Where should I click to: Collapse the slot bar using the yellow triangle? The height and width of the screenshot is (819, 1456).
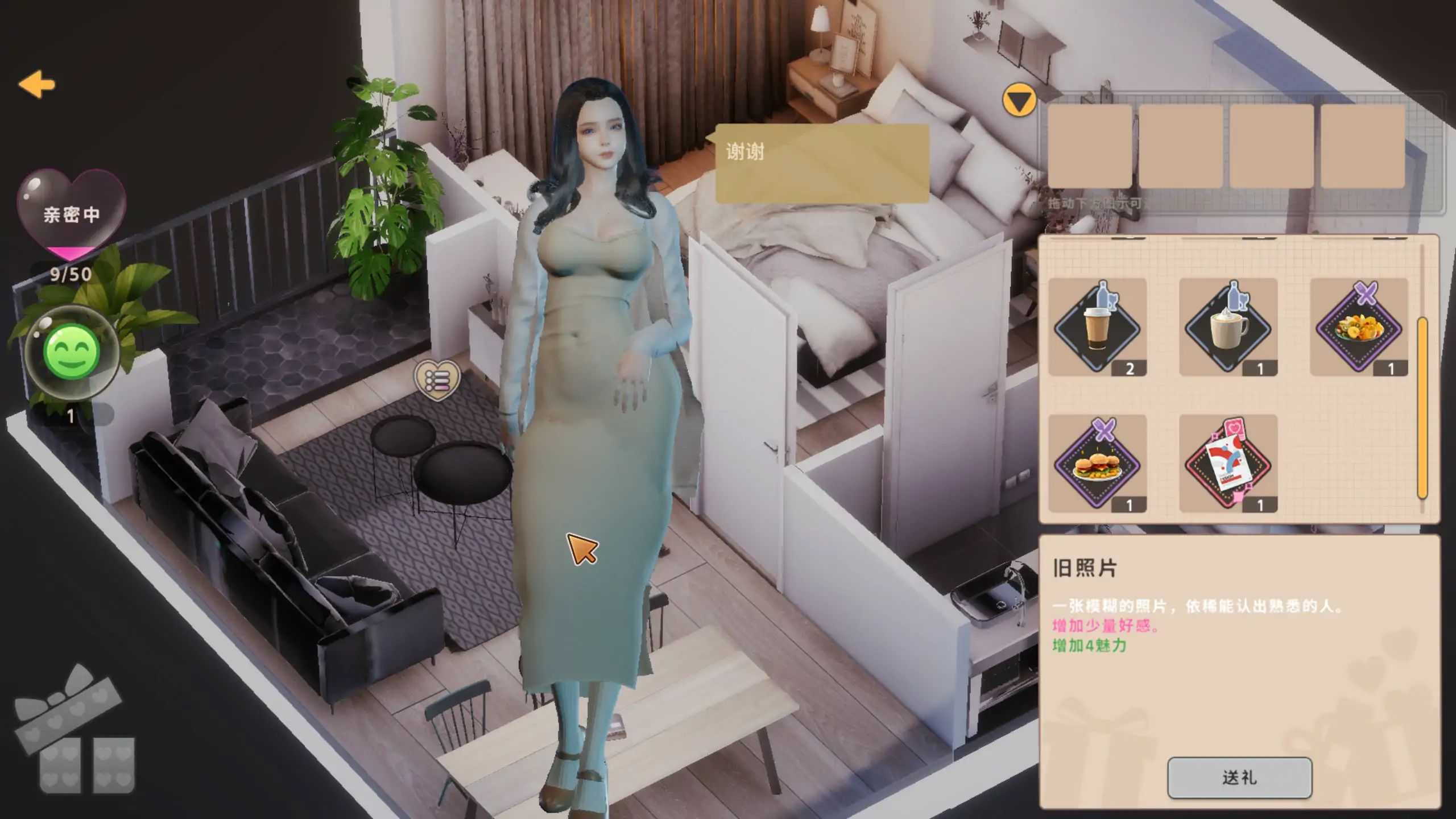[1019, 102]
